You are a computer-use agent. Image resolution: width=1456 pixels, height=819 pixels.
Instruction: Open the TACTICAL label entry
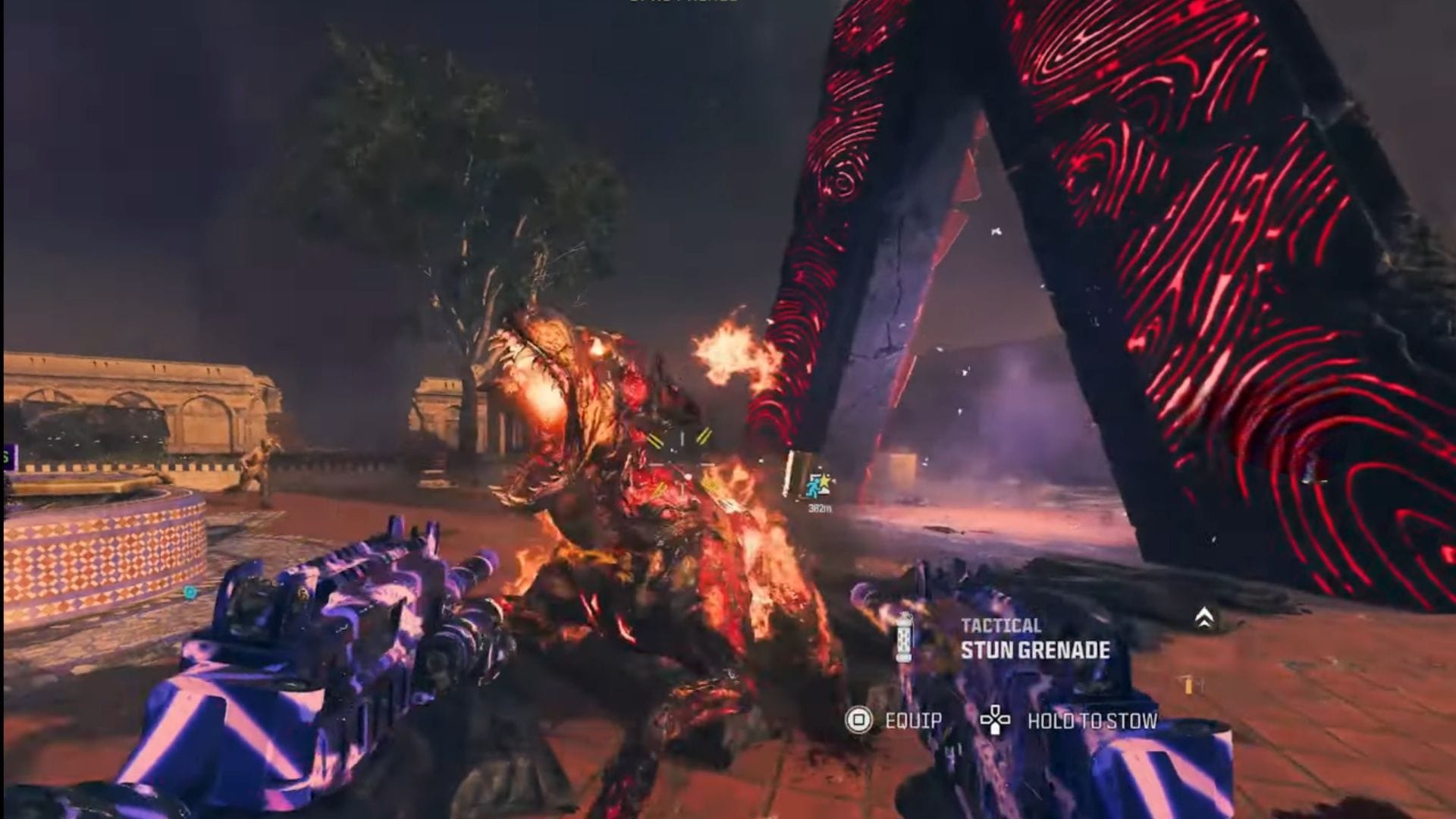(x=1001, y=626)
